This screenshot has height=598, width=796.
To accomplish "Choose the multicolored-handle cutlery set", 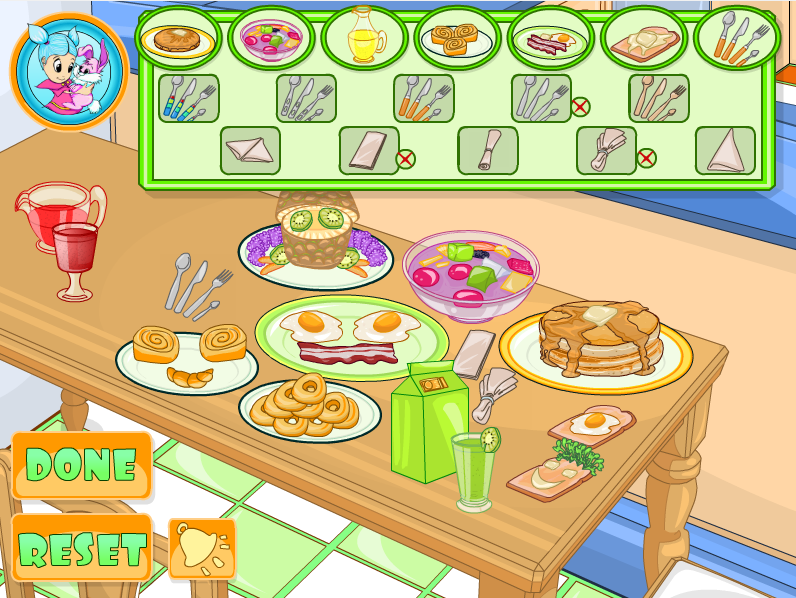I will 188,98.
